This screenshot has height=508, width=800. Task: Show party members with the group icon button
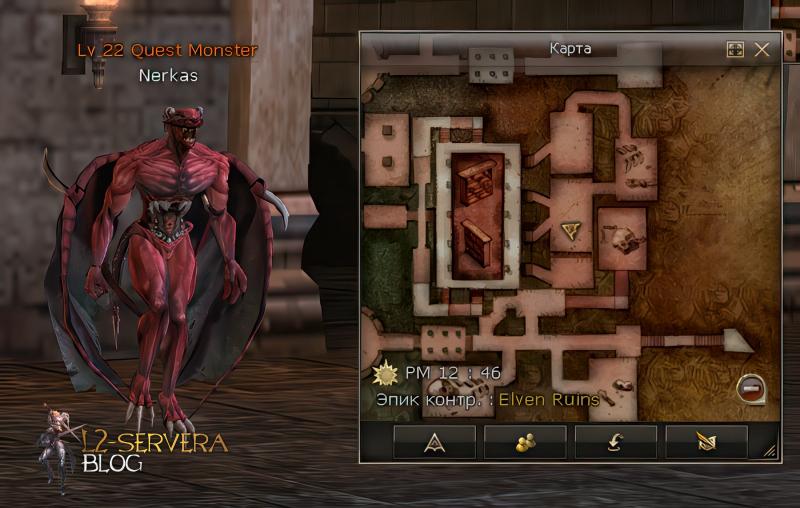click(x=525, y=441)
